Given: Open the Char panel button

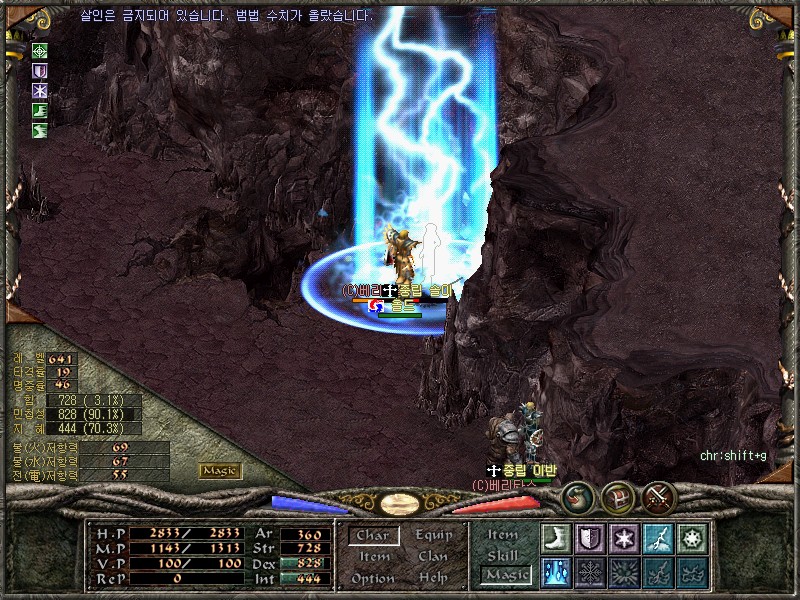Looking at the screenshot, I should pyautogui.click(x=373, y=536).
